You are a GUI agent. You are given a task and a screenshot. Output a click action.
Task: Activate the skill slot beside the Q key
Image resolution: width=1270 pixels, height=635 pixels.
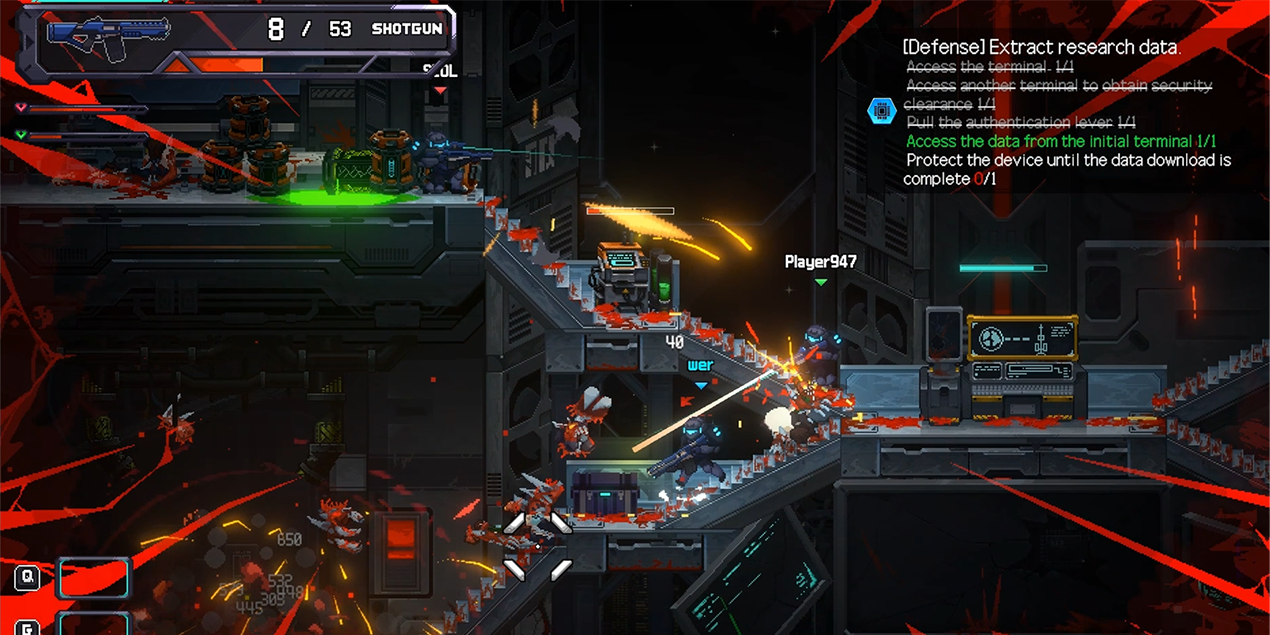94,578
